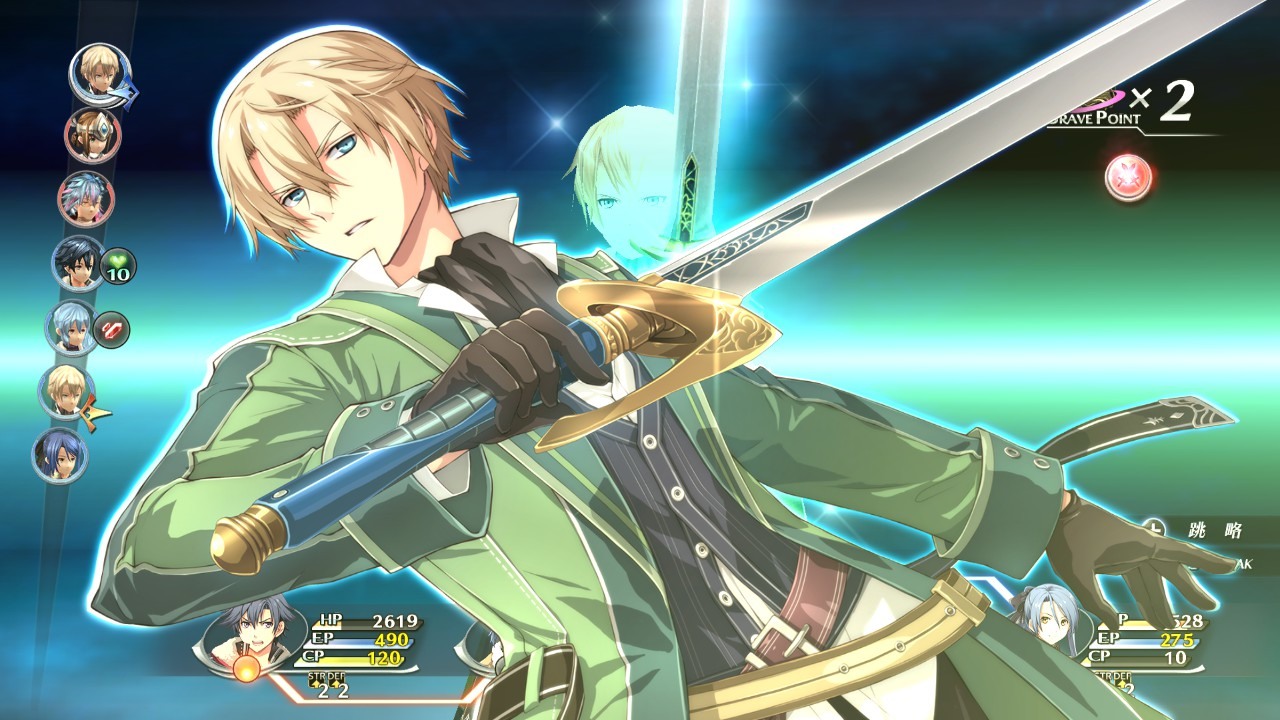This screenshot has height=720, width=1280.
Task: Click the red crystal turn bonus icon
Action: (x=112, y=328)
